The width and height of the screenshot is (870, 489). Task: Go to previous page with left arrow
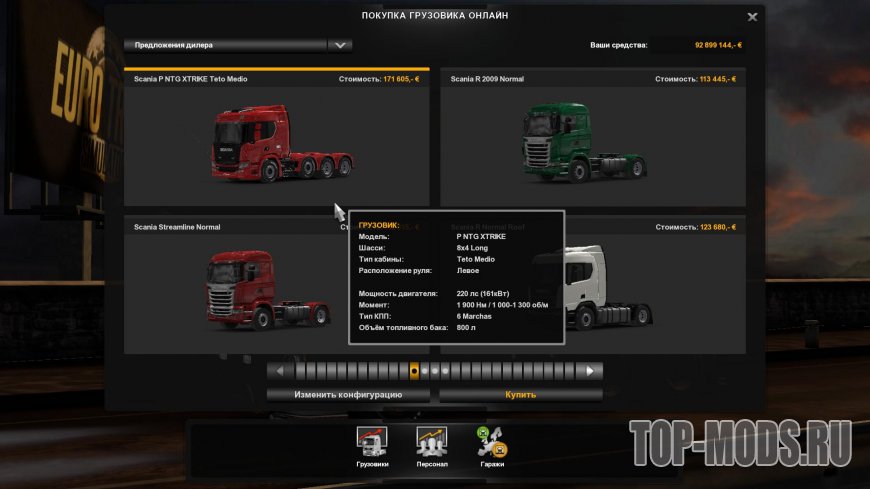coord(279,370)
